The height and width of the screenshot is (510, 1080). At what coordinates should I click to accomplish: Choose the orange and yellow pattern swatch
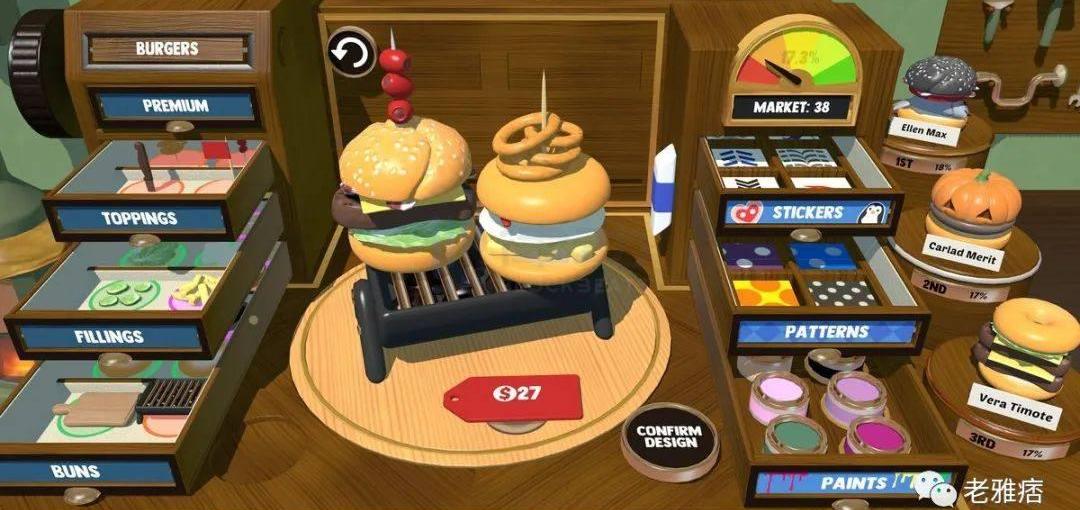[x=766, y=291]
